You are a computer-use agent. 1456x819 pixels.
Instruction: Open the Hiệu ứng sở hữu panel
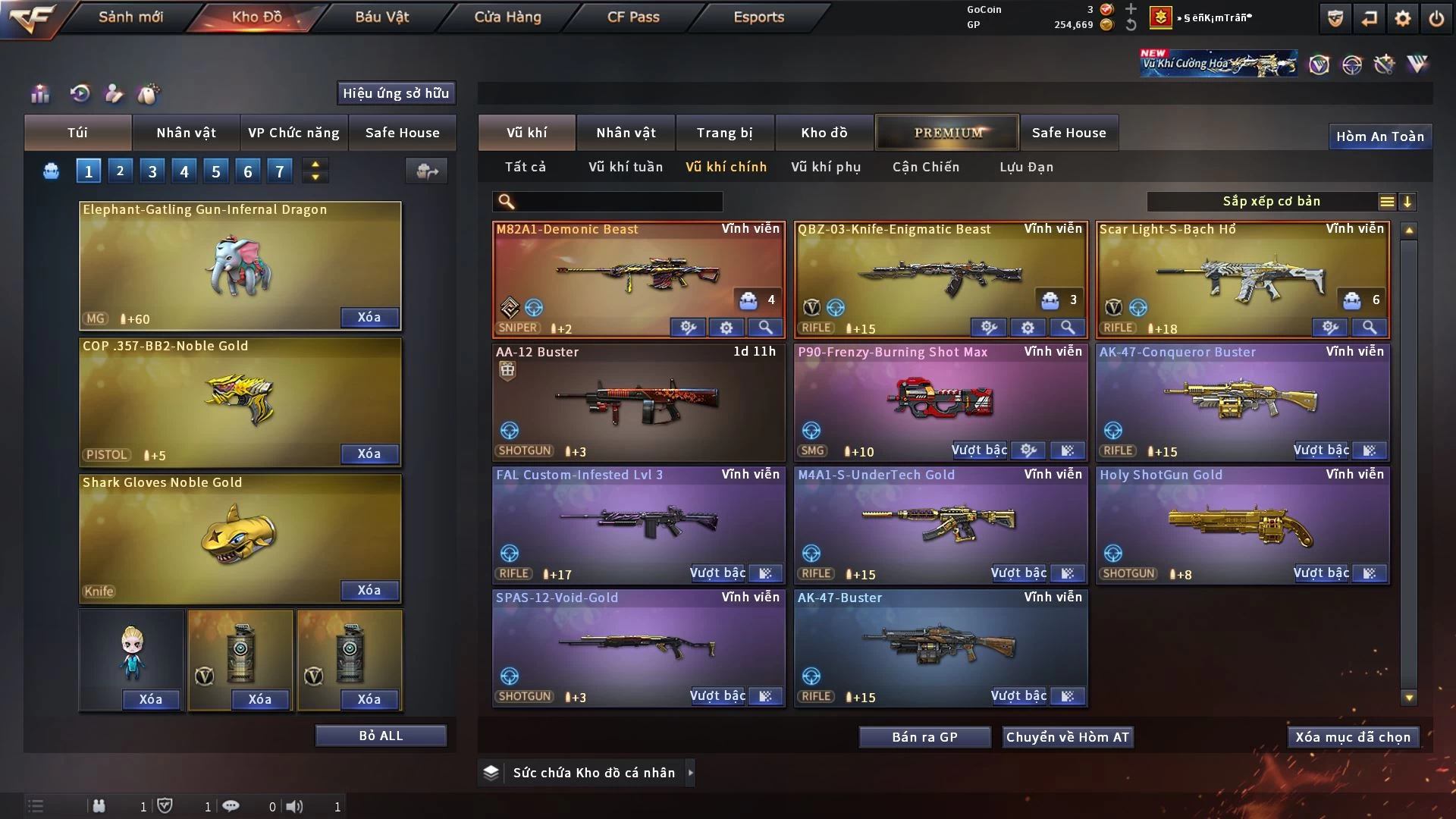[x=395, y=93]
